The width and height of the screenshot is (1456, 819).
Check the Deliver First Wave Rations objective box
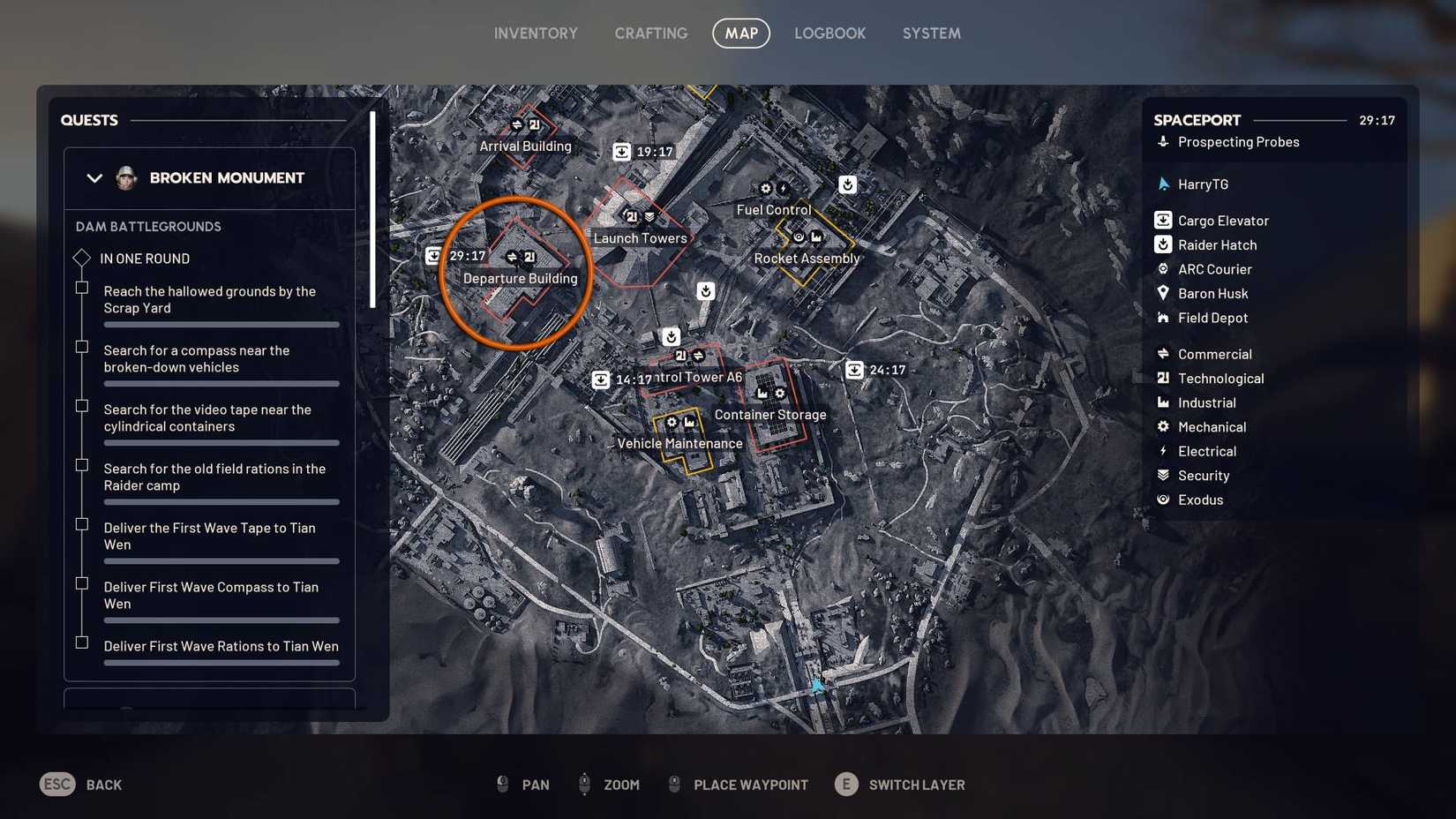82,642
